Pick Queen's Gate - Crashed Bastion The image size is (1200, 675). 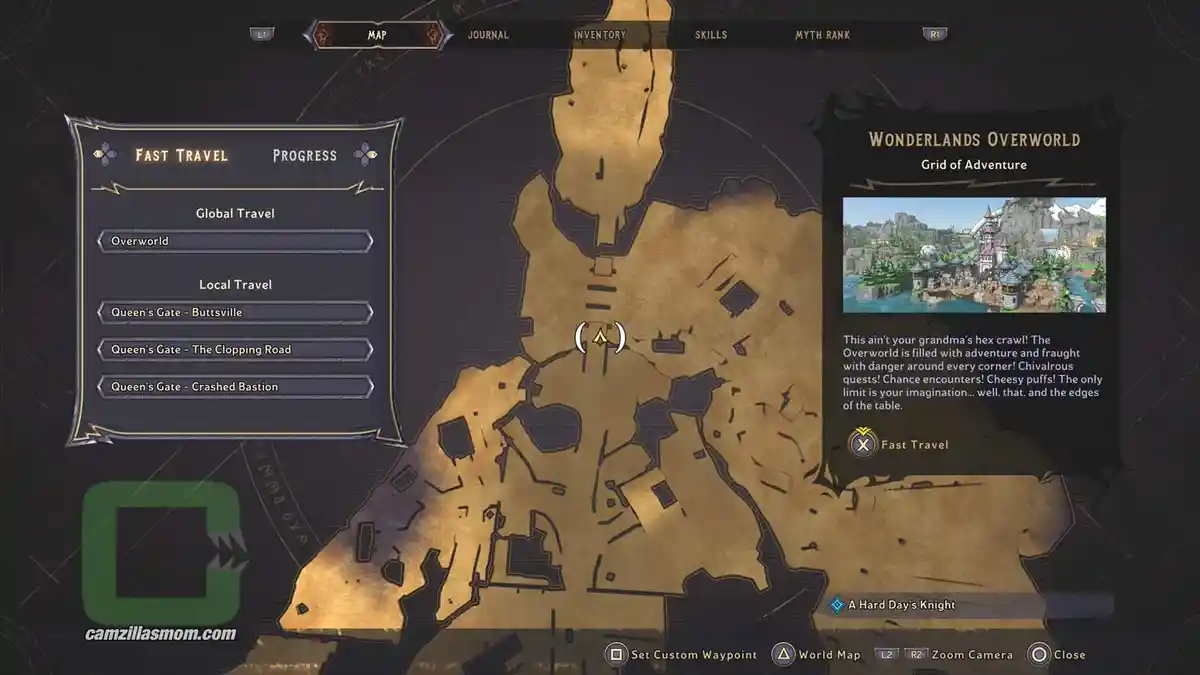(235, 386)
